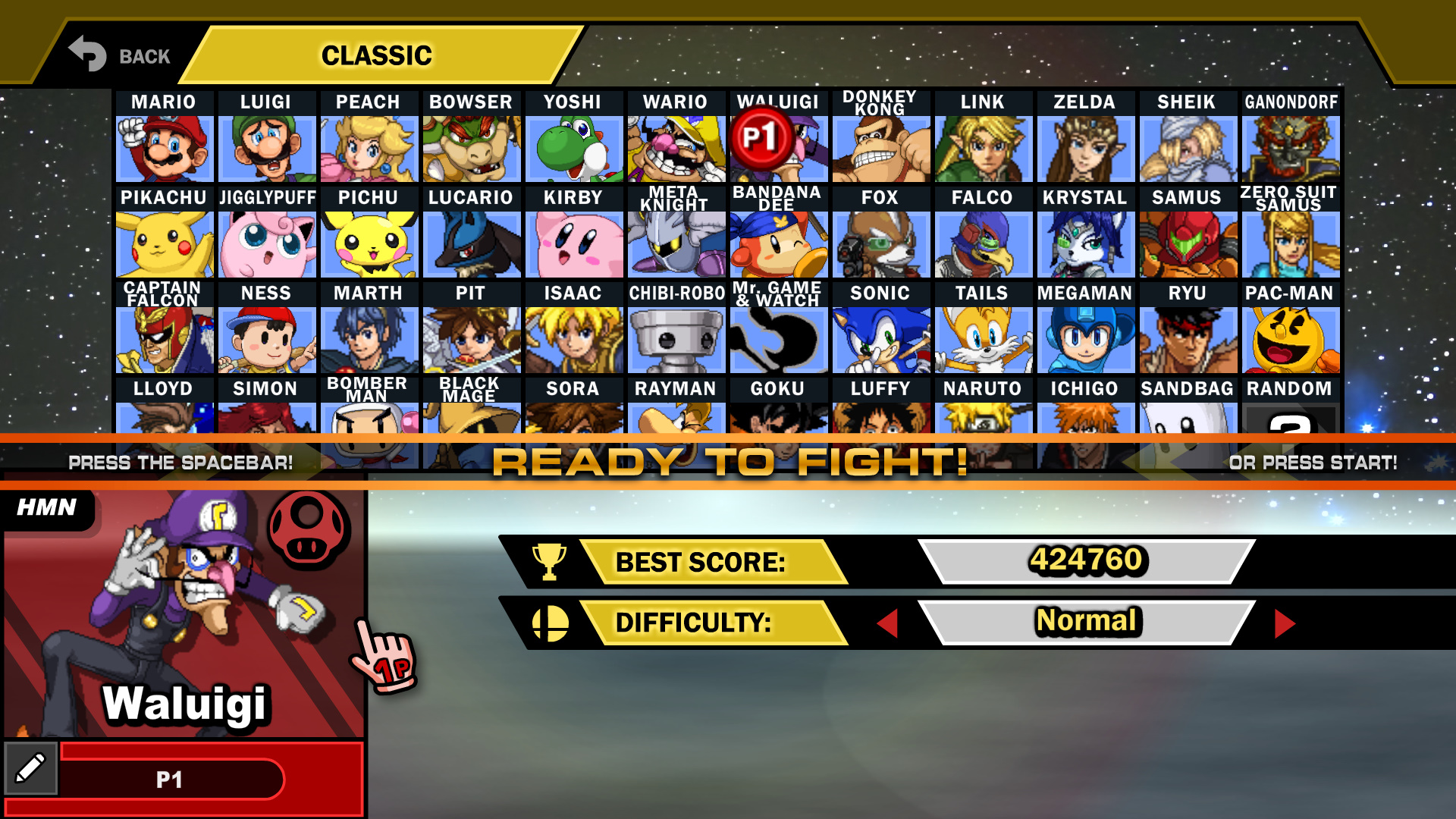Toggle the HMN player type indicator
This screenshot has height=819, width=1456.
[x=45, y=507]
